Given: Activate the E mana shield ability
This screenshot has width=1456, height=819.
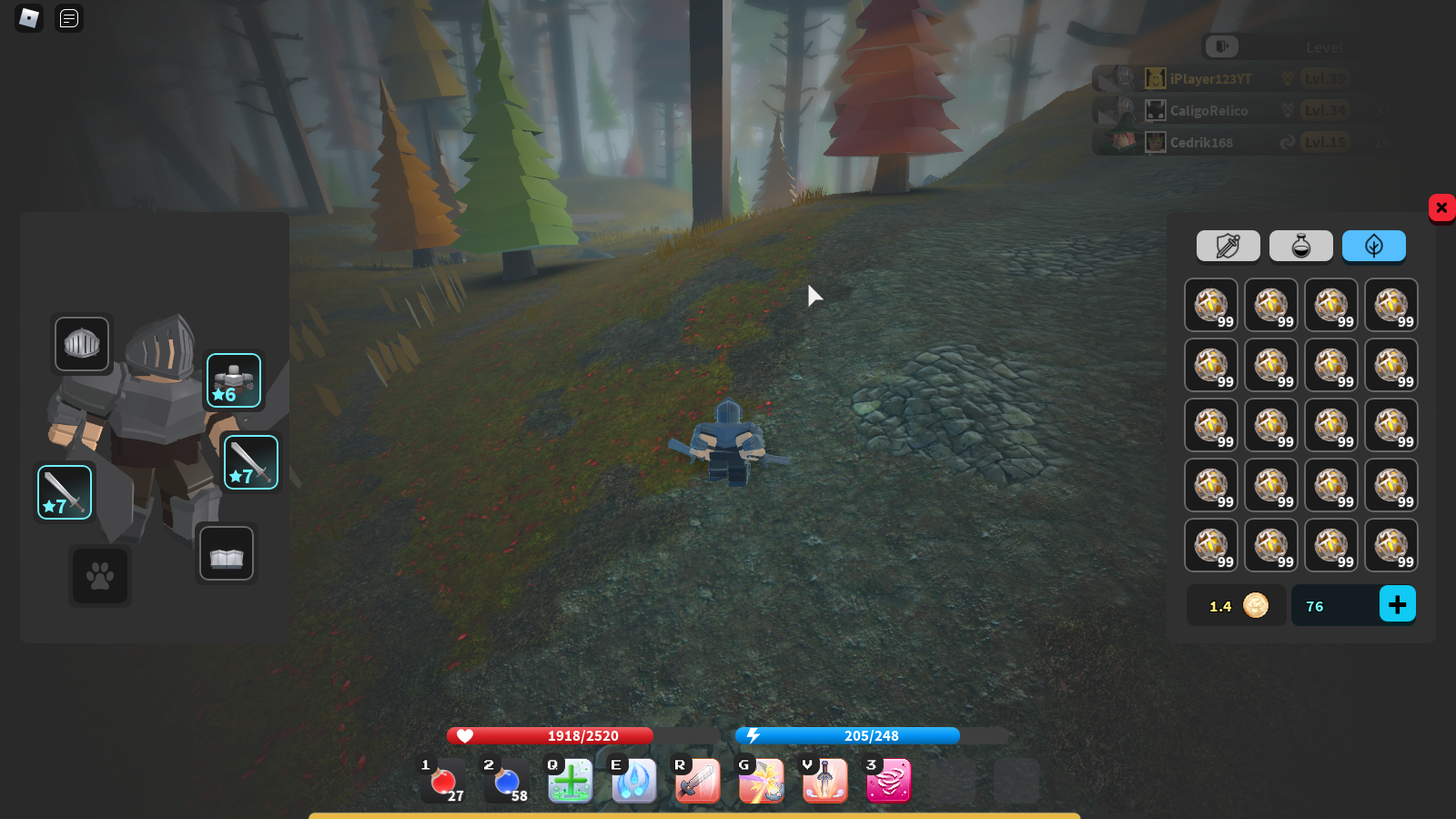Looking at the screenshot, I should (634, 781).
